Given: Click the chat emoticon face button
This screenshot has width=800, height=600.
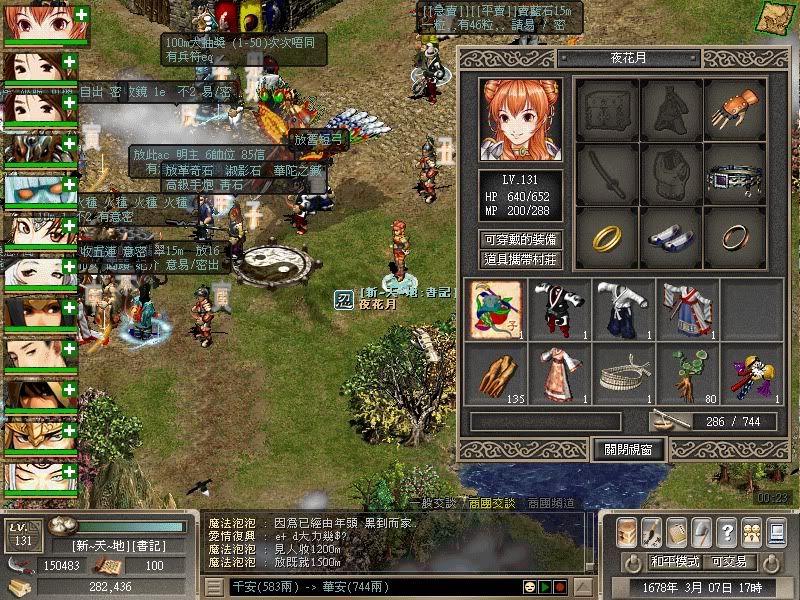Looking at the screenshot, I should pyautogui.click(x=528, y=587).
